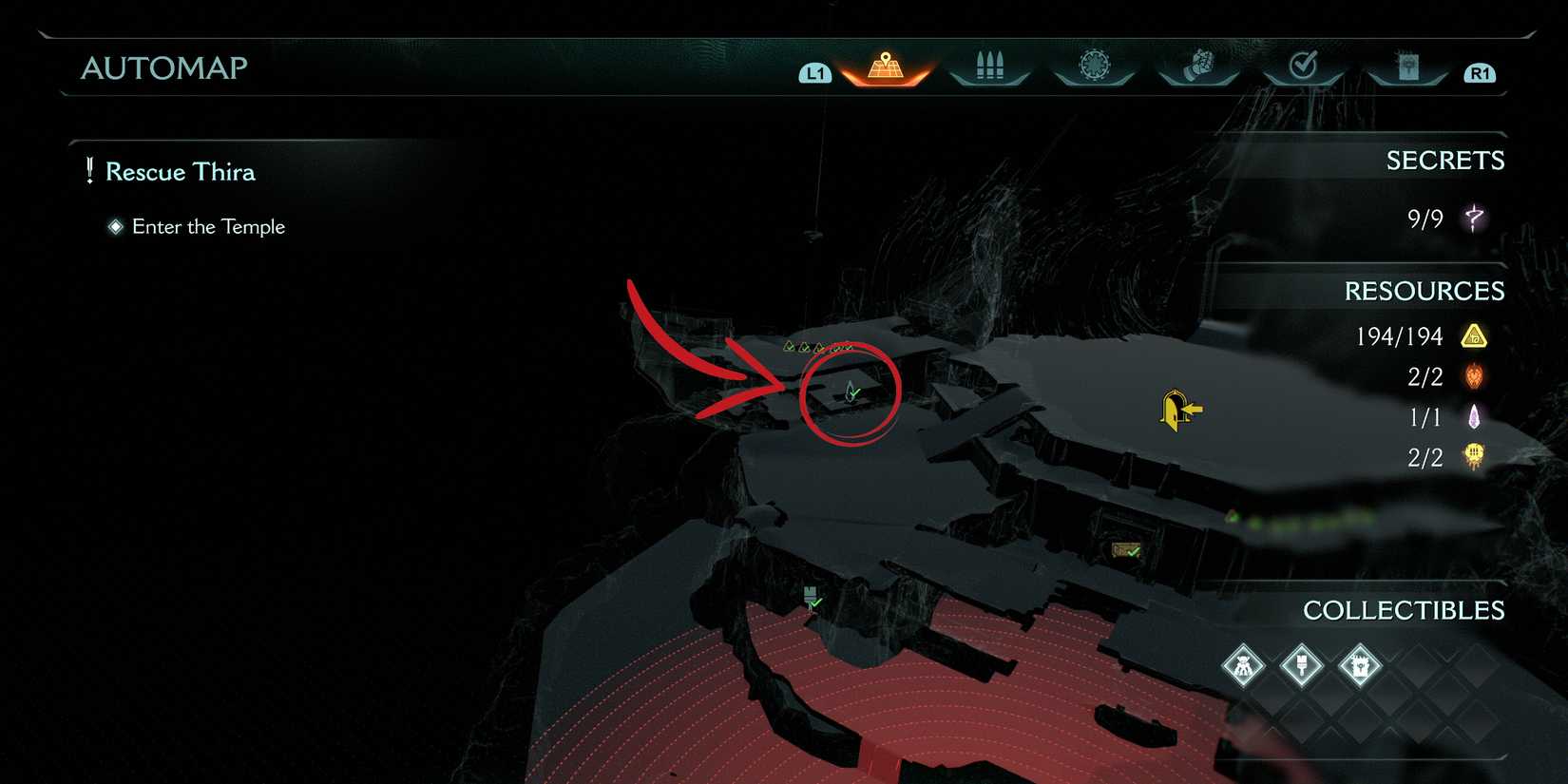
Task: Click the collectible toy marker near map bottom
Action: [811, 597]
